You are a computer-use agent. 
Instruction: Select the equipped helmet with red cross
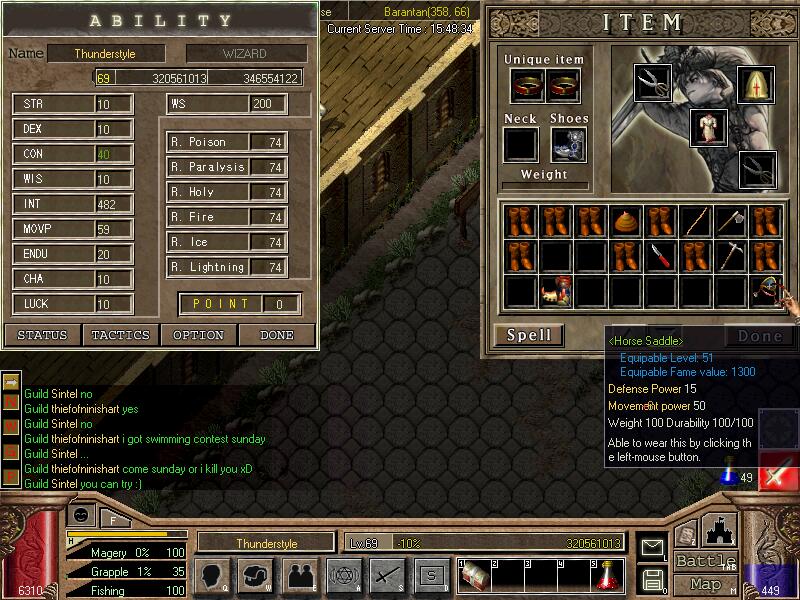(756, 84)
